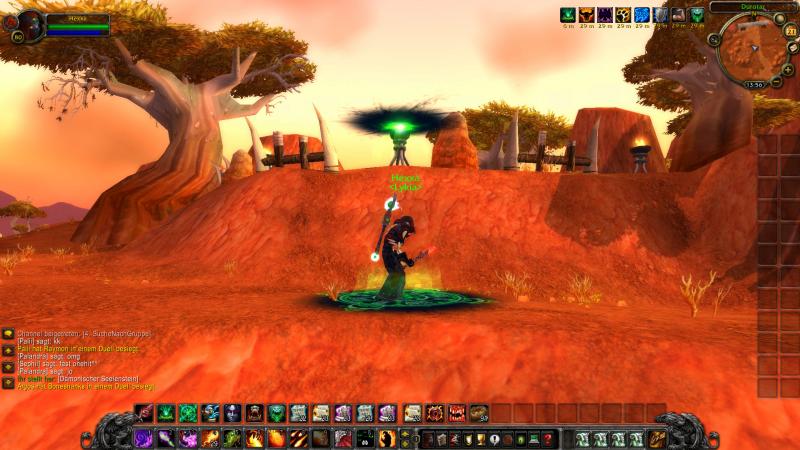Click the orange horned demon buff icon

pyautogui.click(x=586, y=15)
